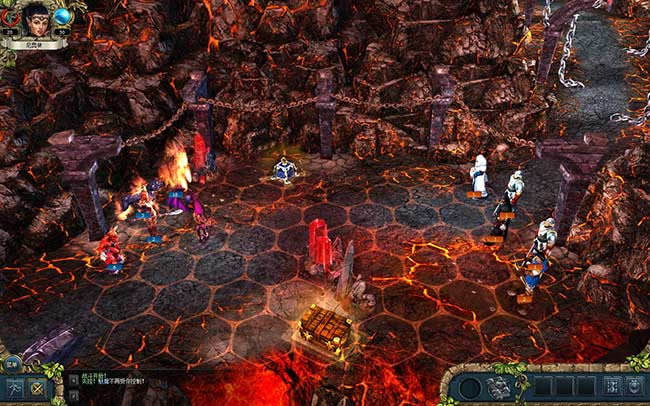This screenshot has width=650, height=406.
Task: Click the hero portrait in the corner
Action: point(37,19)
